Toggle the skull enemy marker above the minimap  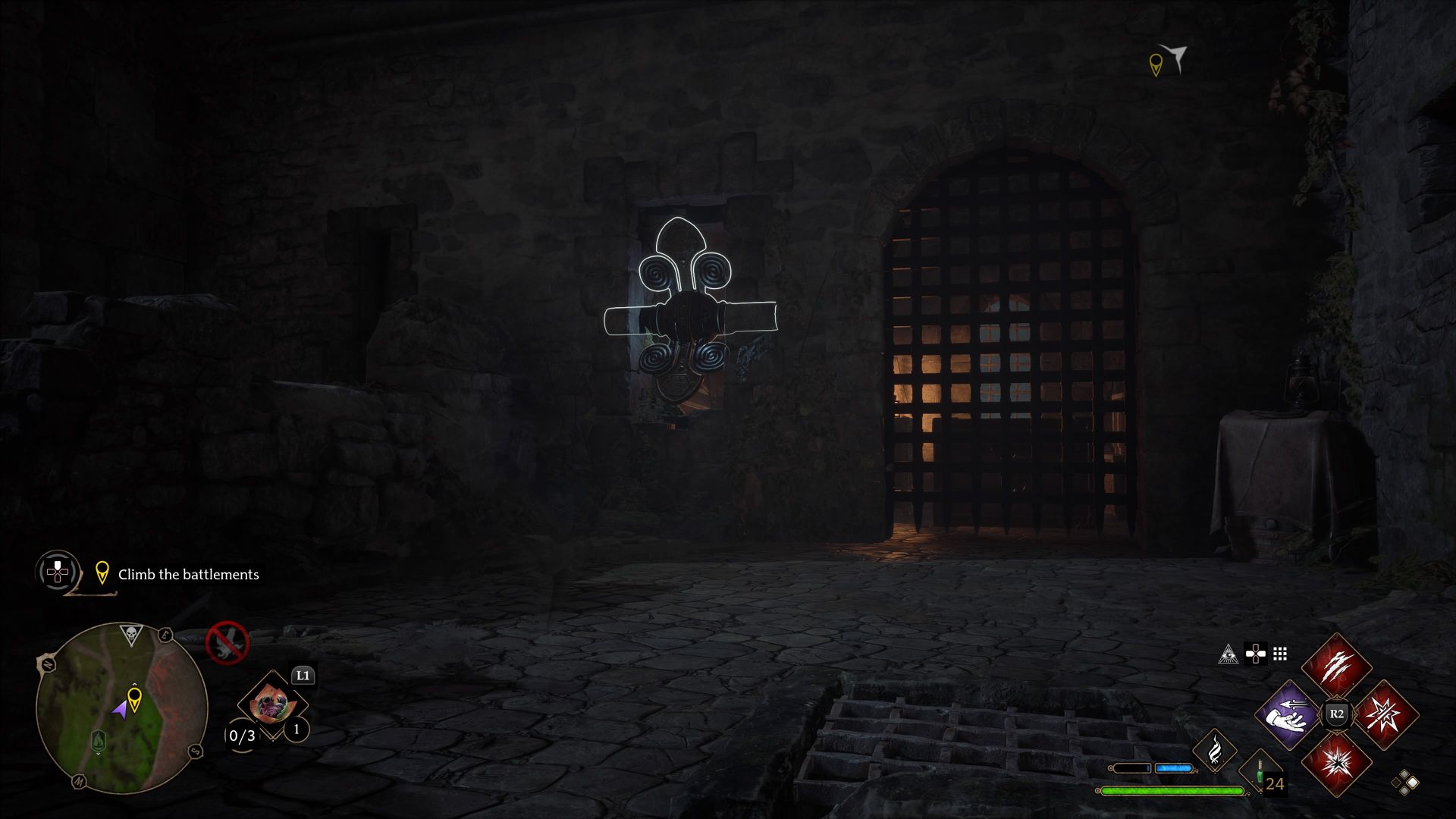(132, 633)
